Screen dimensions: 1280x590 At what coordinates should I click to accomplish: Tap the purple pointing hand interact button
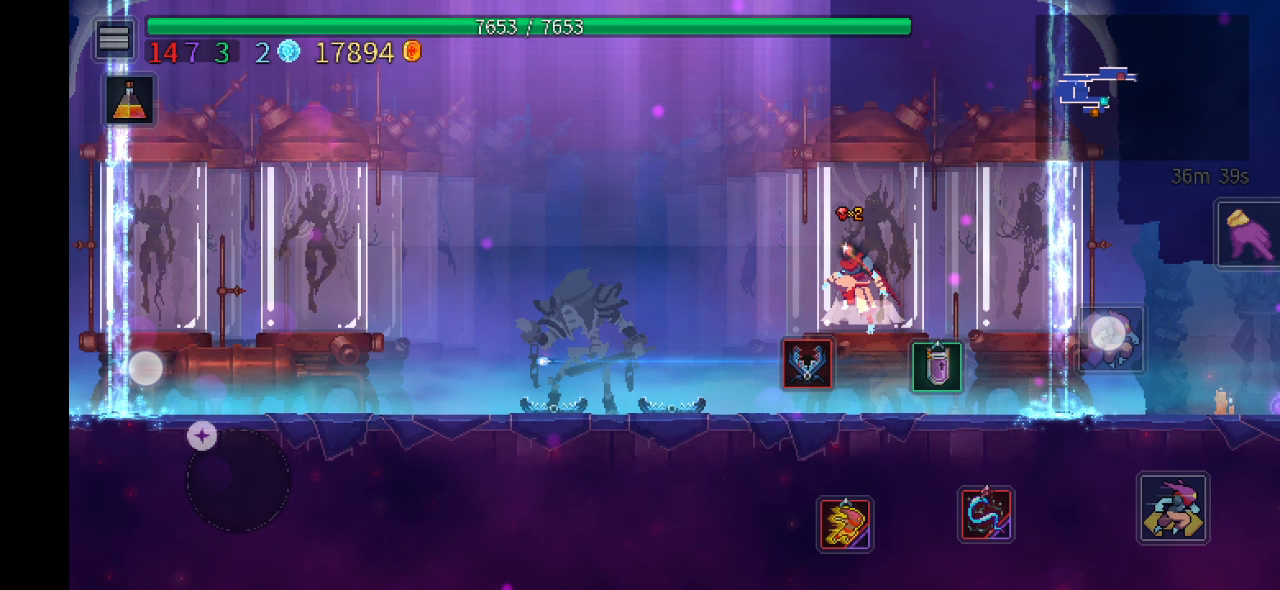click(1247, 233)
